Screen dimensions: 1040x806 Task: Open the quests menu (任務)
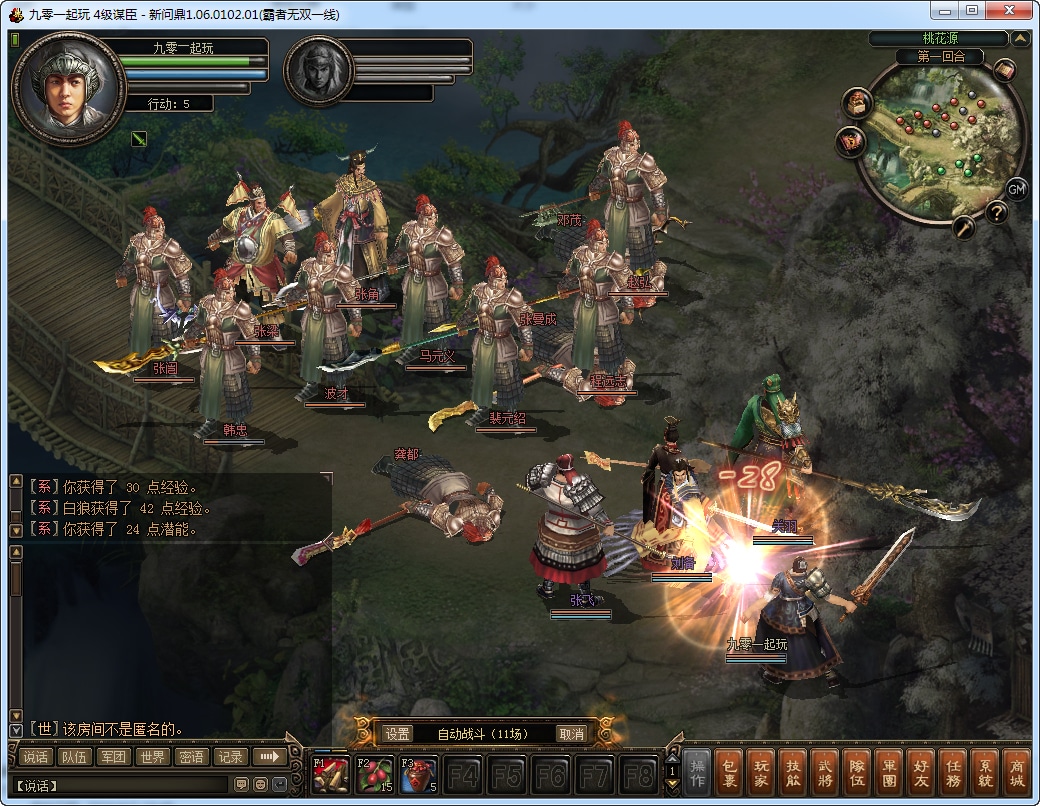[953, 773]
